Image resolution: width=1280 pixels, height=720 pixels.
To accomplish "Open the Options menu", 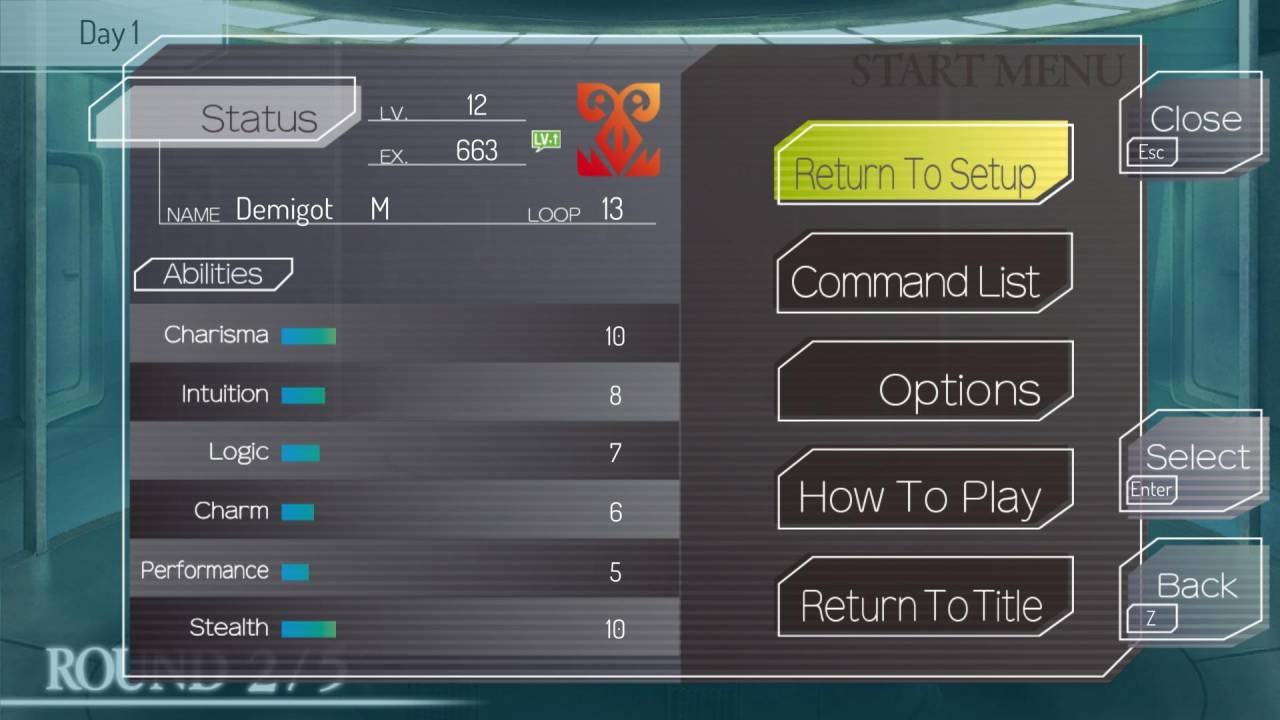I will tap(923, 383).
